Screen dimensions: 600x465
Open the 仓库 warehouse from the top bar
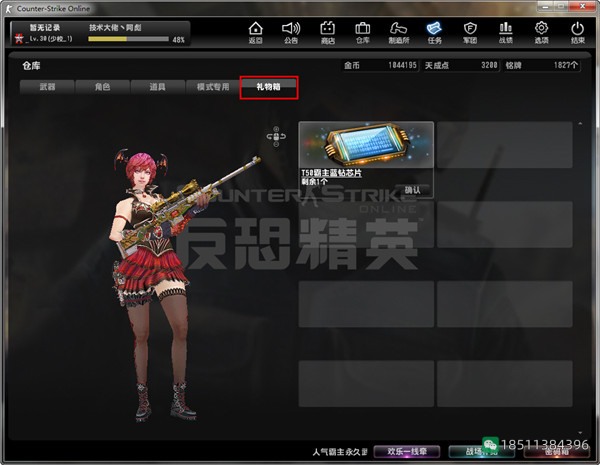(362, 32)
